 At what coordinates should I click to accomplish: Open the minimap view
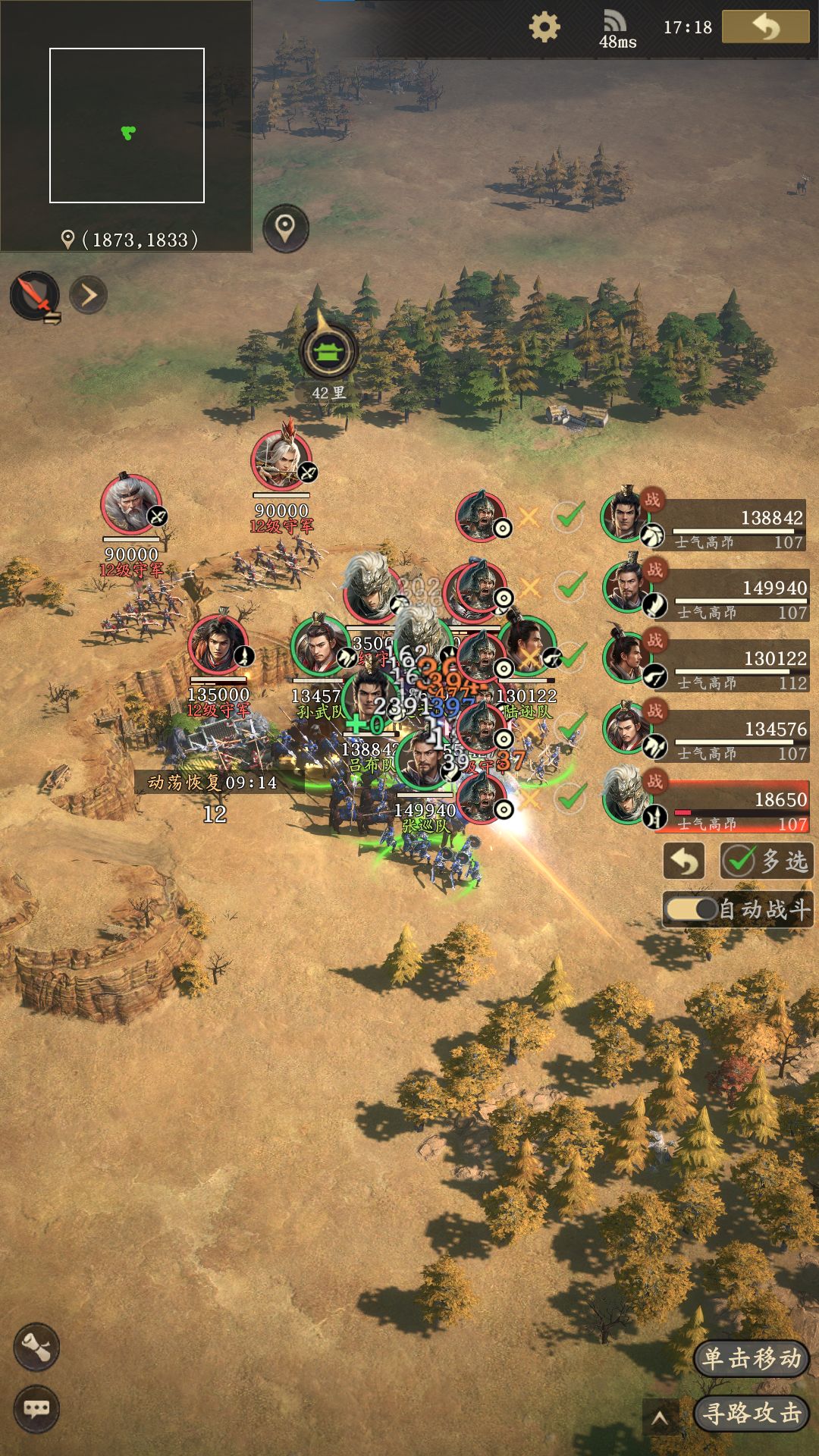[127, 125]
